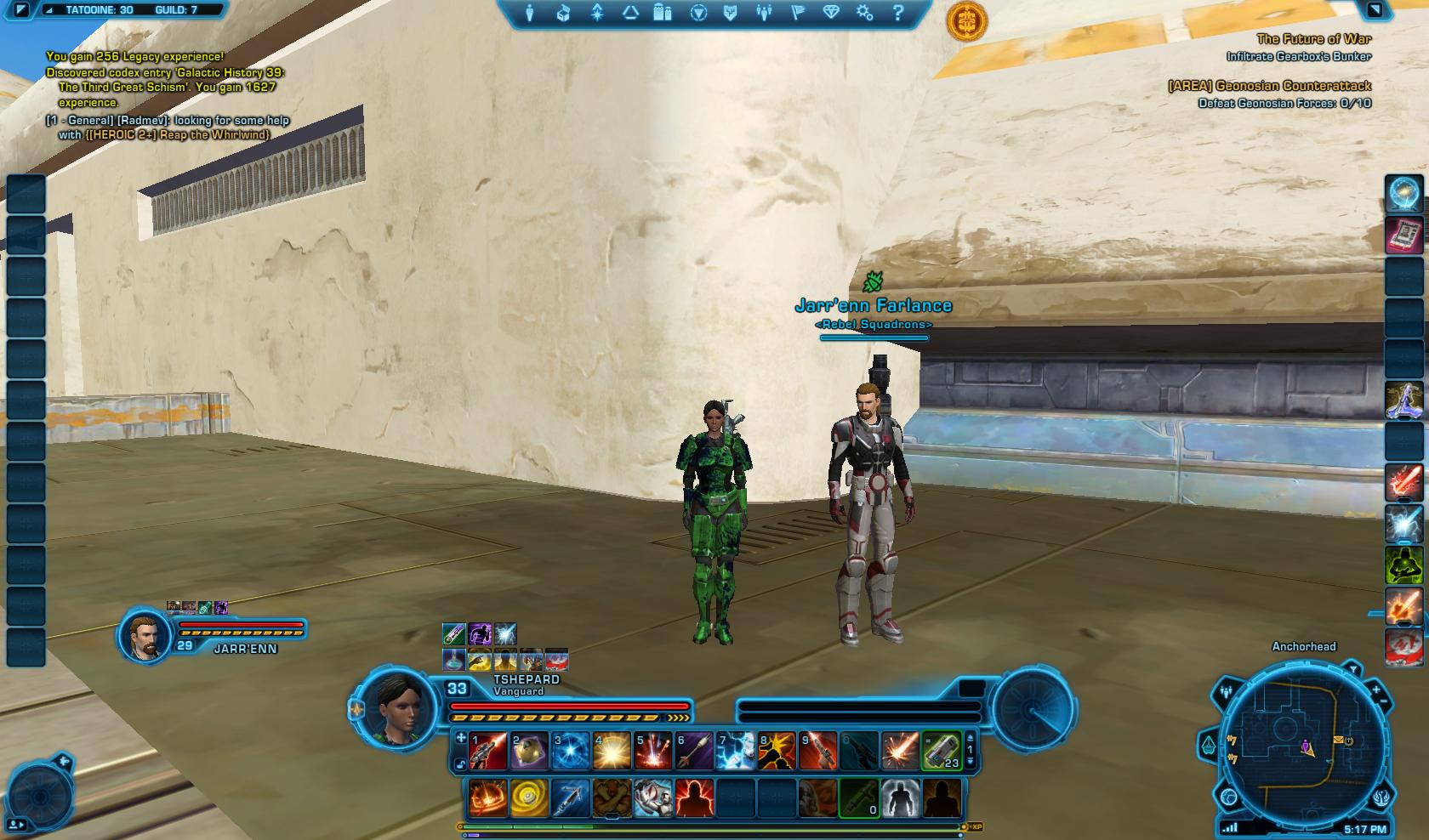Open the world map globe button
The width and height of the screenshot is (1429, 840).
coord(1228,797)
